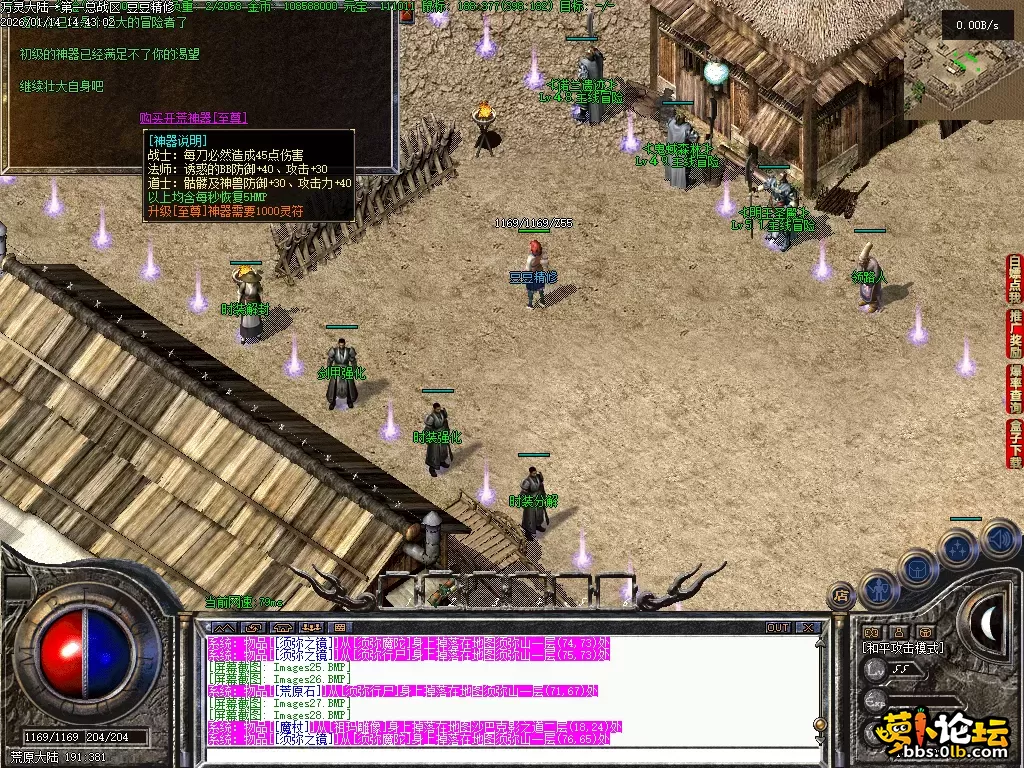This screenshot has width=1024, height=768.
Task: Toggle sound with the speaker button
Action: pos(998,539)
